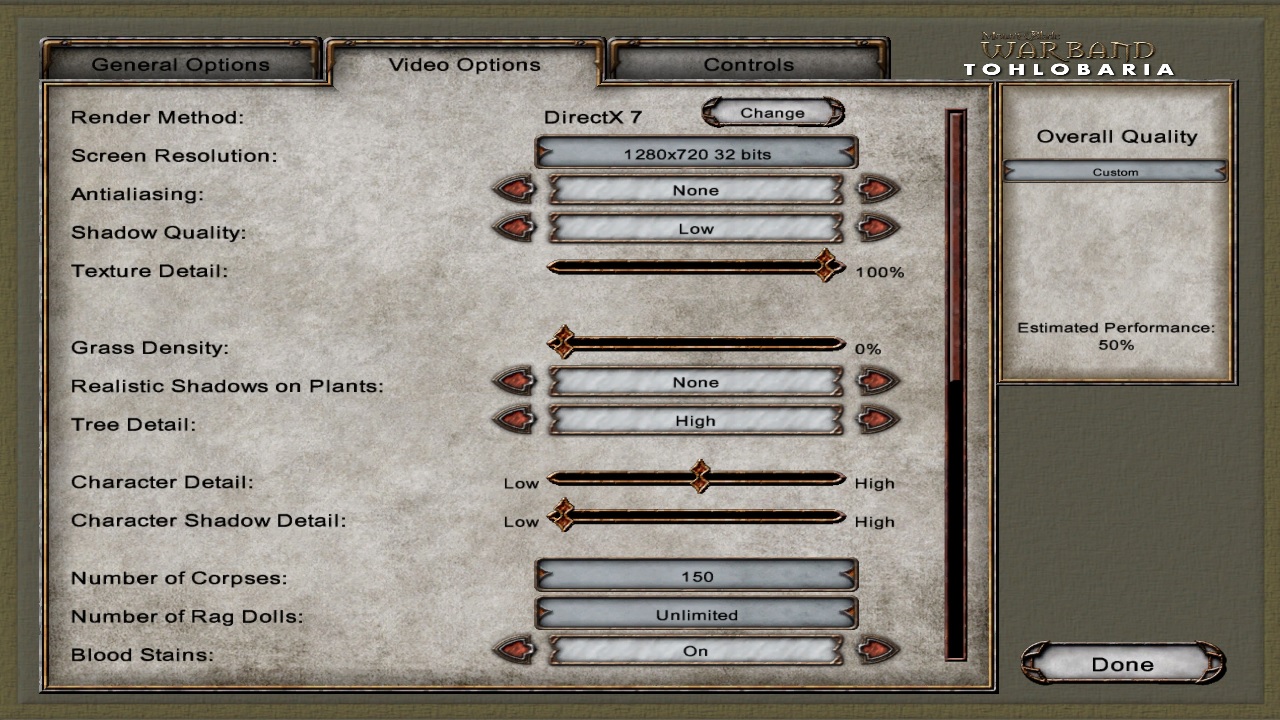
Task: Raise Tree Detail with right arrow
Action: point(877,420)
